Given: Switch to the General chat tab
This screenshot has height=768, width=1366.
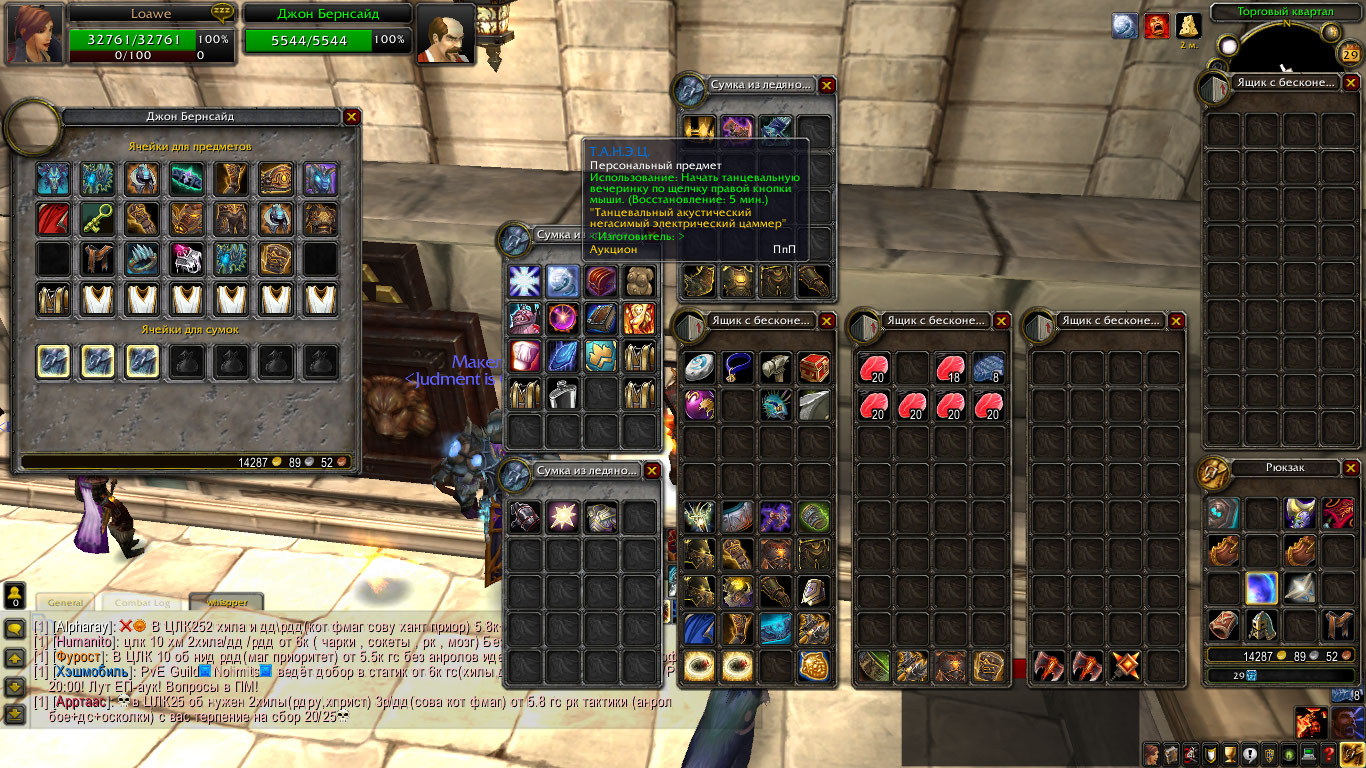Looking at the screenshot, I should pos(65,603).
